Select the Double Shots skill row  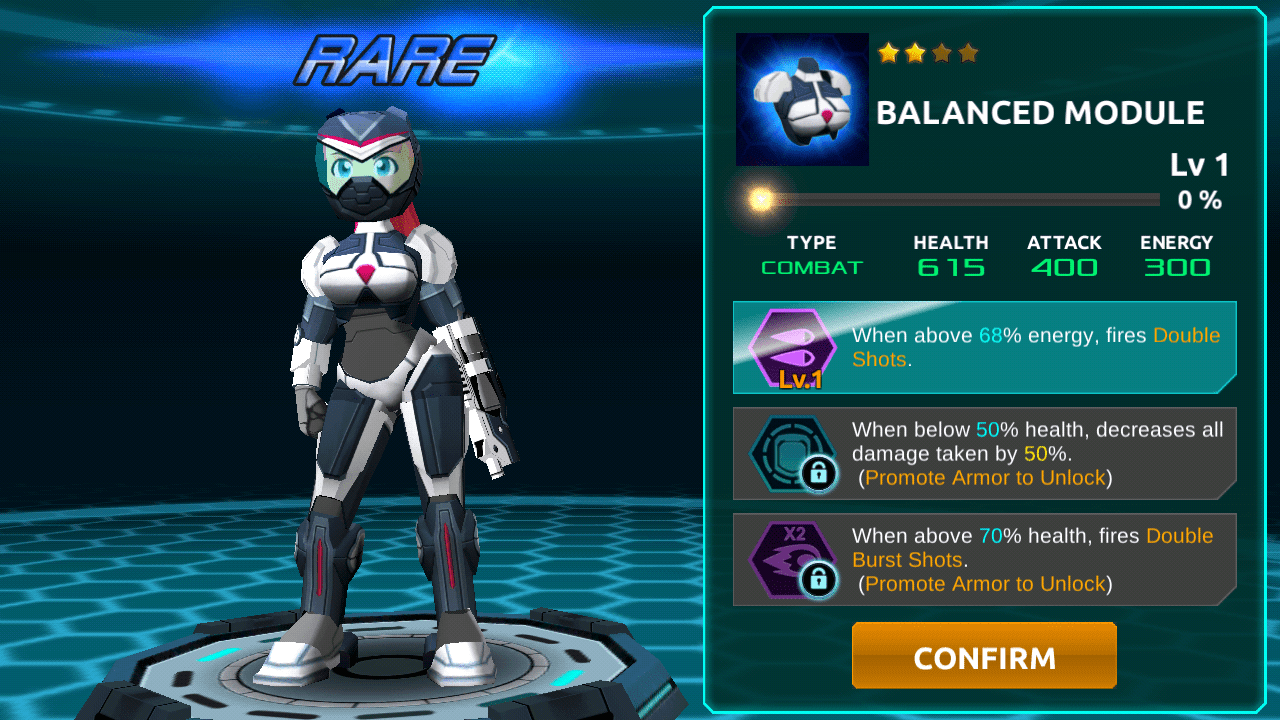pyautogui.click(x=984, y=347)
